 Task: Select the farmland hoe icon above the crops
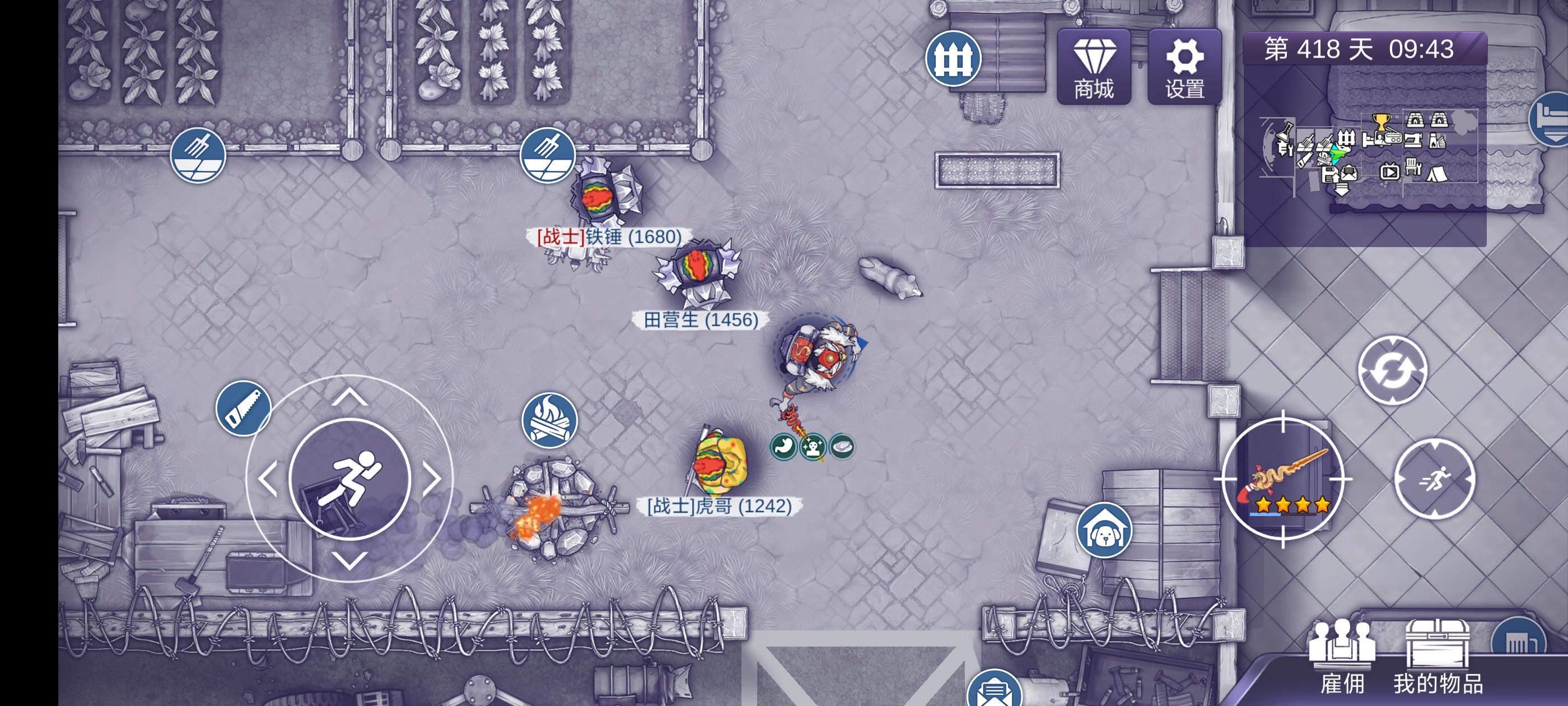(547, 155)
